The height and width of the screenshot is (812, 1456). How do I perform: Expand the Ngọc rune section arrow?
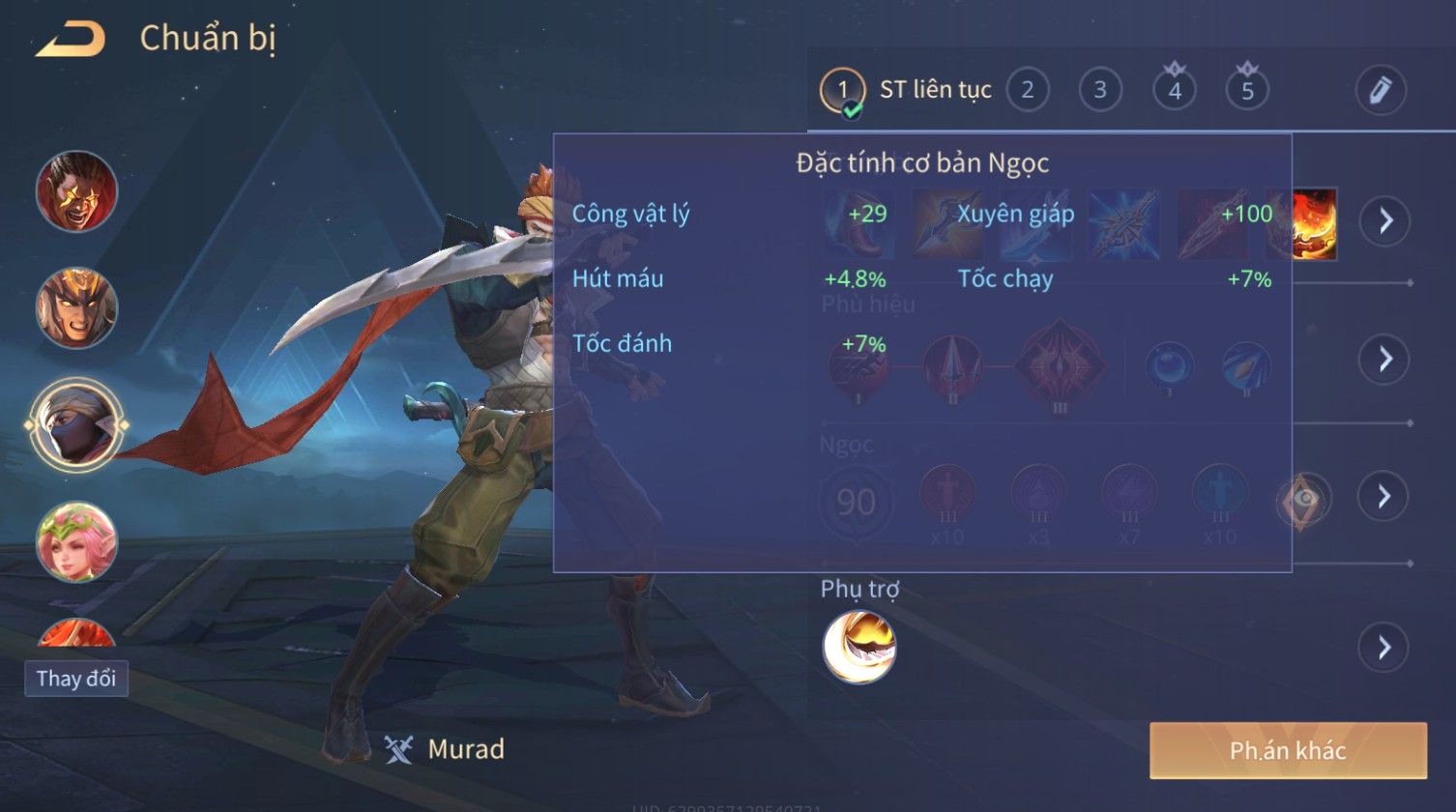[x=1384, y=497]
